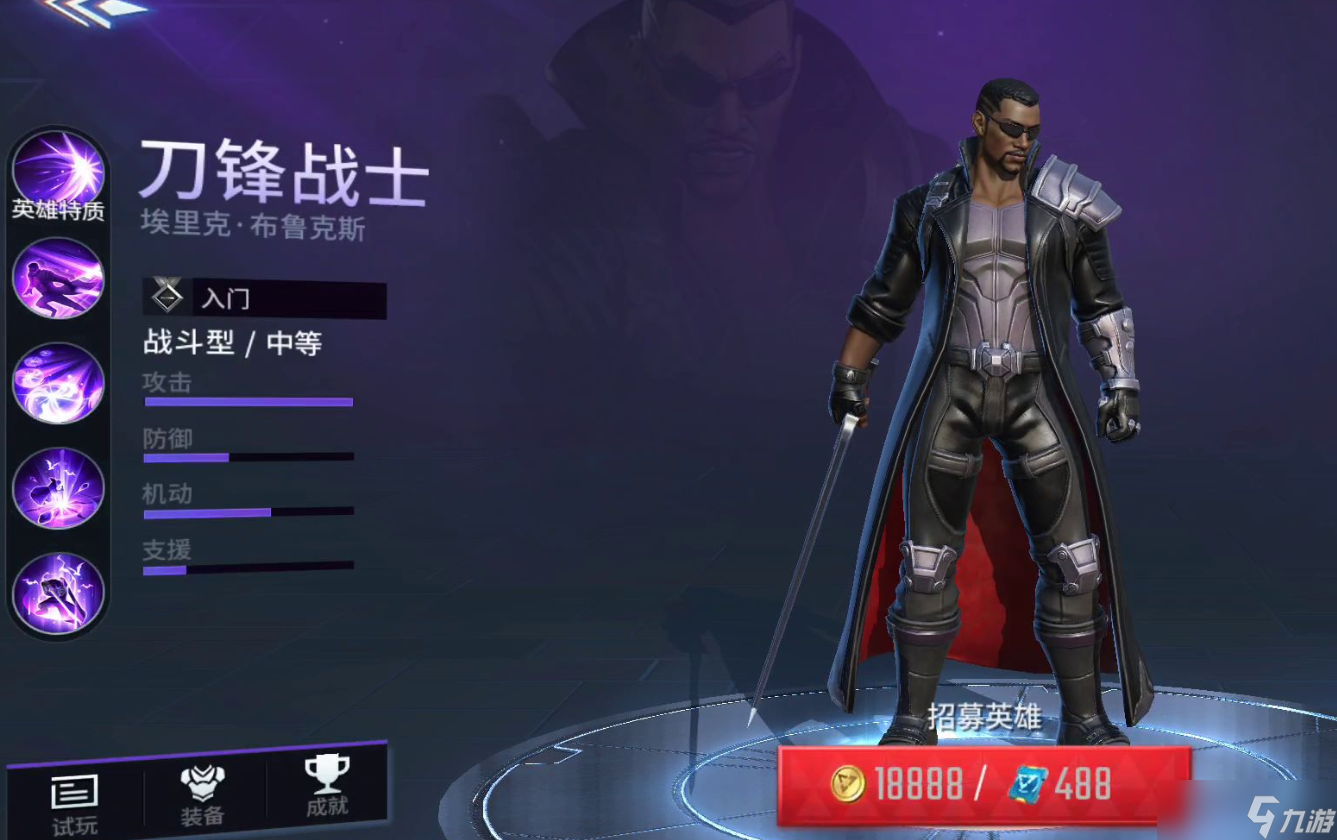Image resolution: width=1337 pixels, height=840 pixels.
Task: Click the 入门 difficulty badge
Action: 264,296
